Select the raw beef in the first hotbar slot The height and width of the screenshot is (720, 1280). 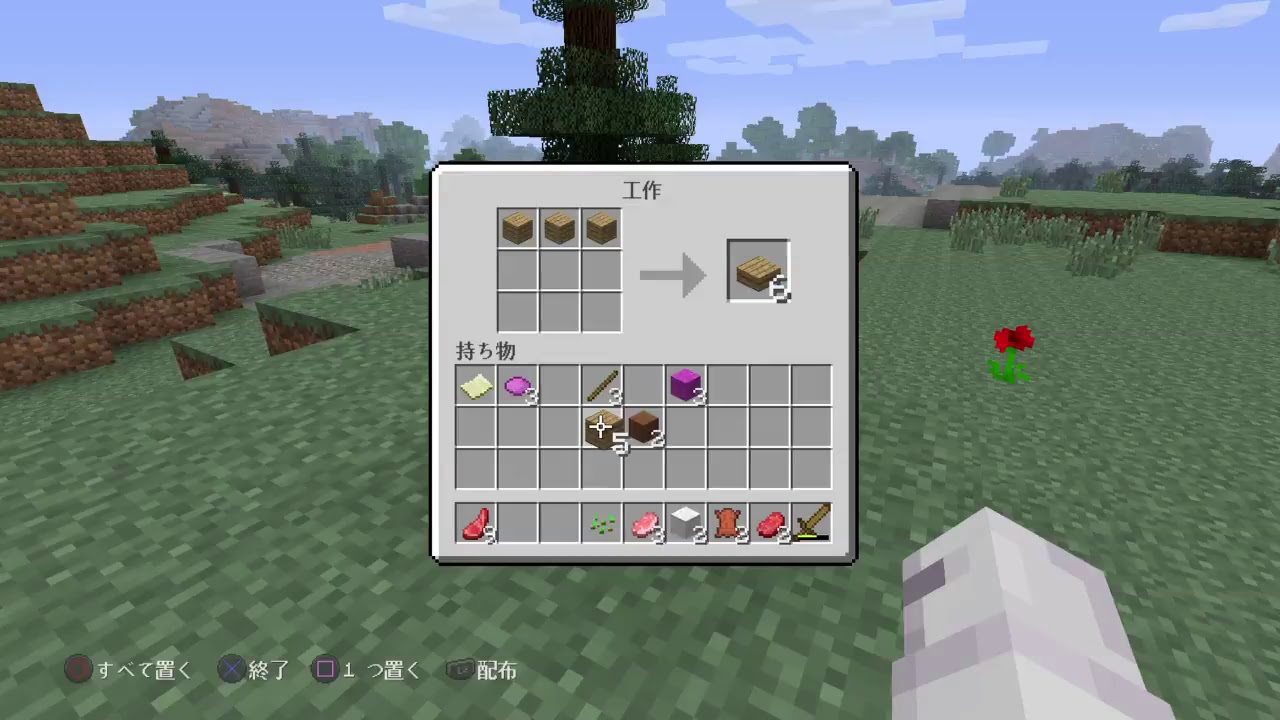[474, 523]
